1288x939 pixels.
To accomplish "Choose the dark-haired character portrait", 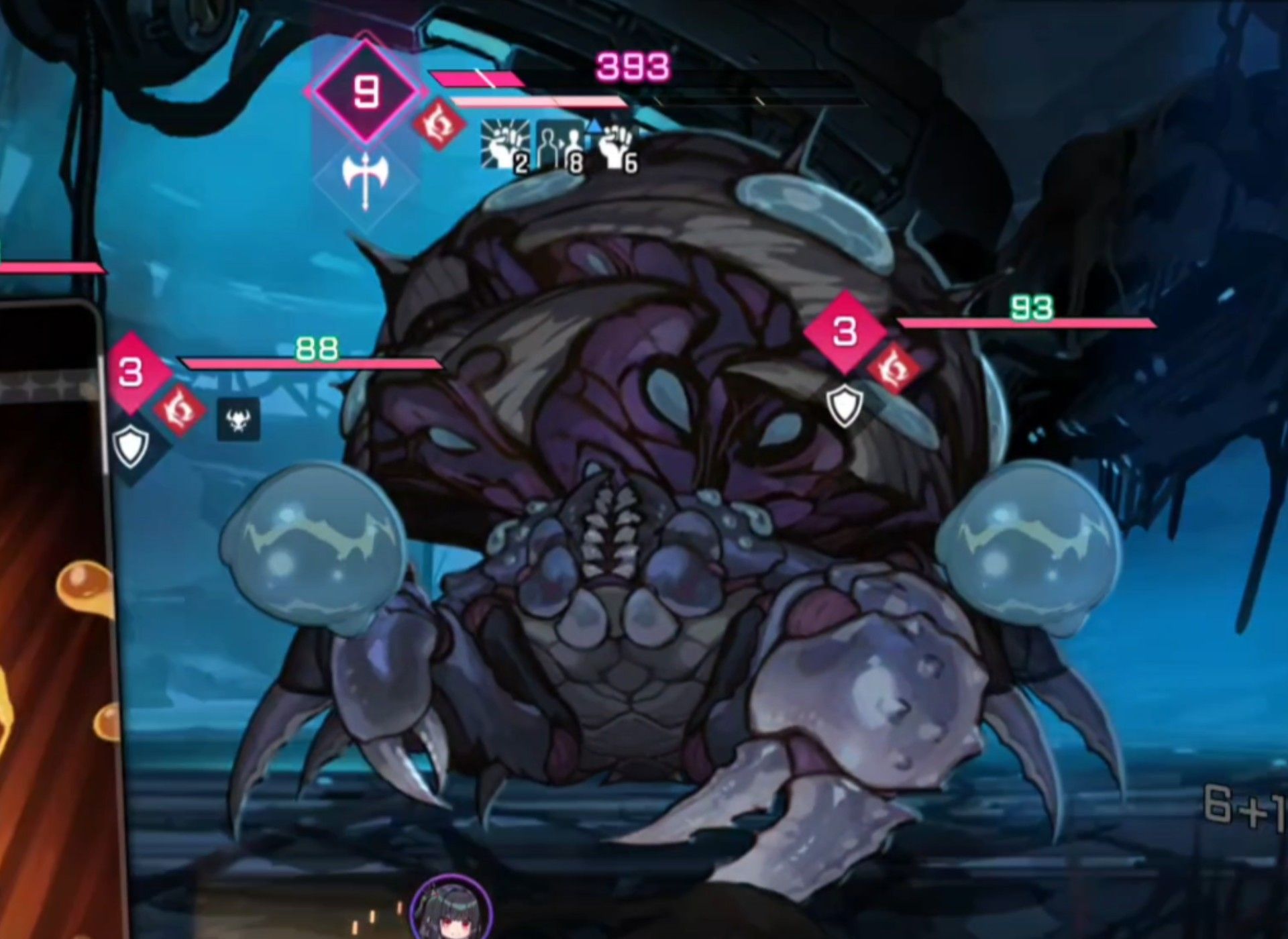I will coord(451,911).
